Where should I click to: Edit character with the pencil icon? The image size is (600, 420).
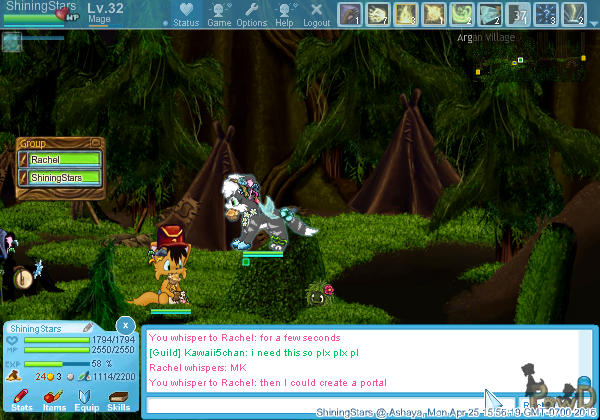tap(87, 327)
